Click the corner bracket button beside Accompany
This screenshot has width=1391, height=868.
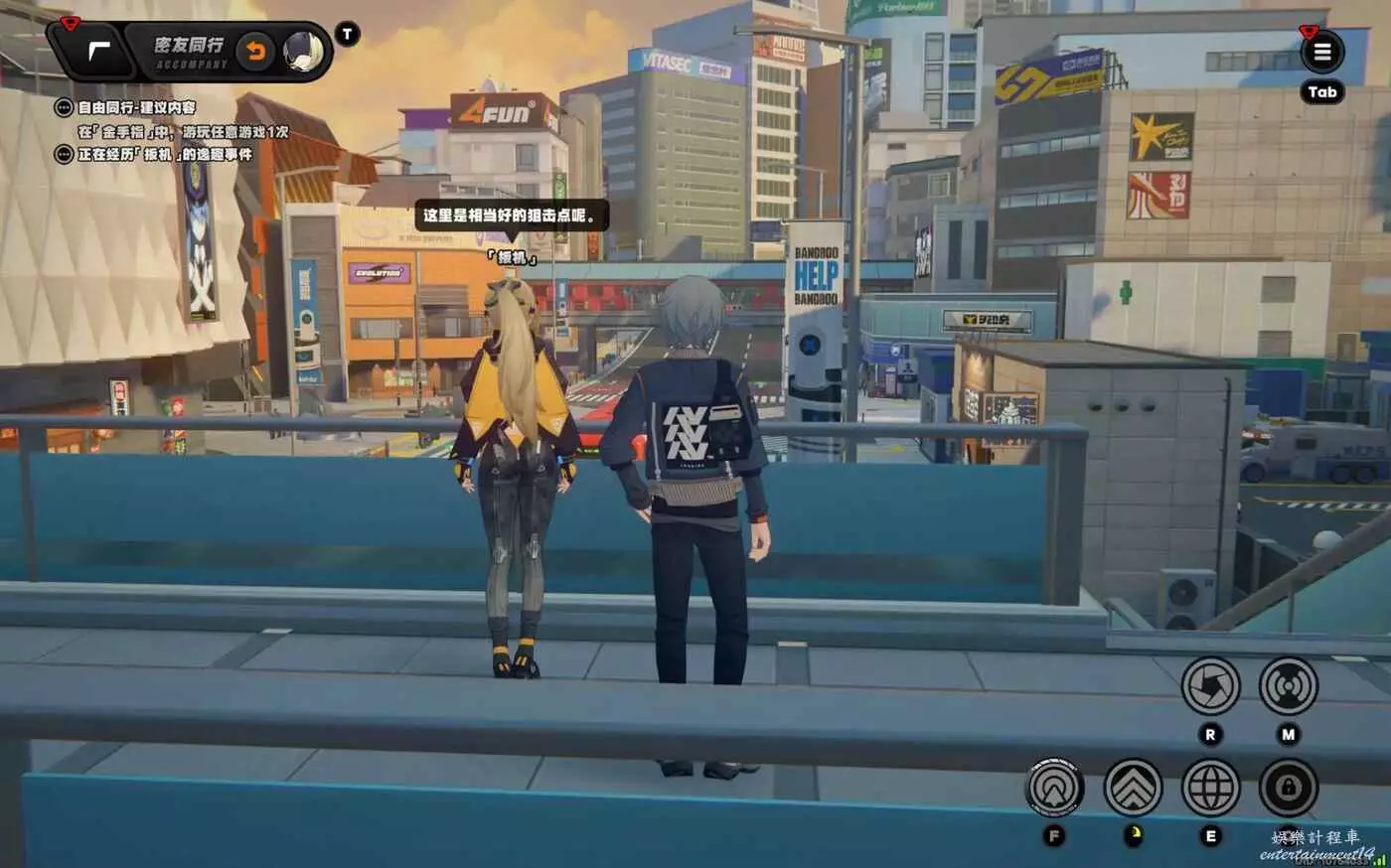coord(99,51)
